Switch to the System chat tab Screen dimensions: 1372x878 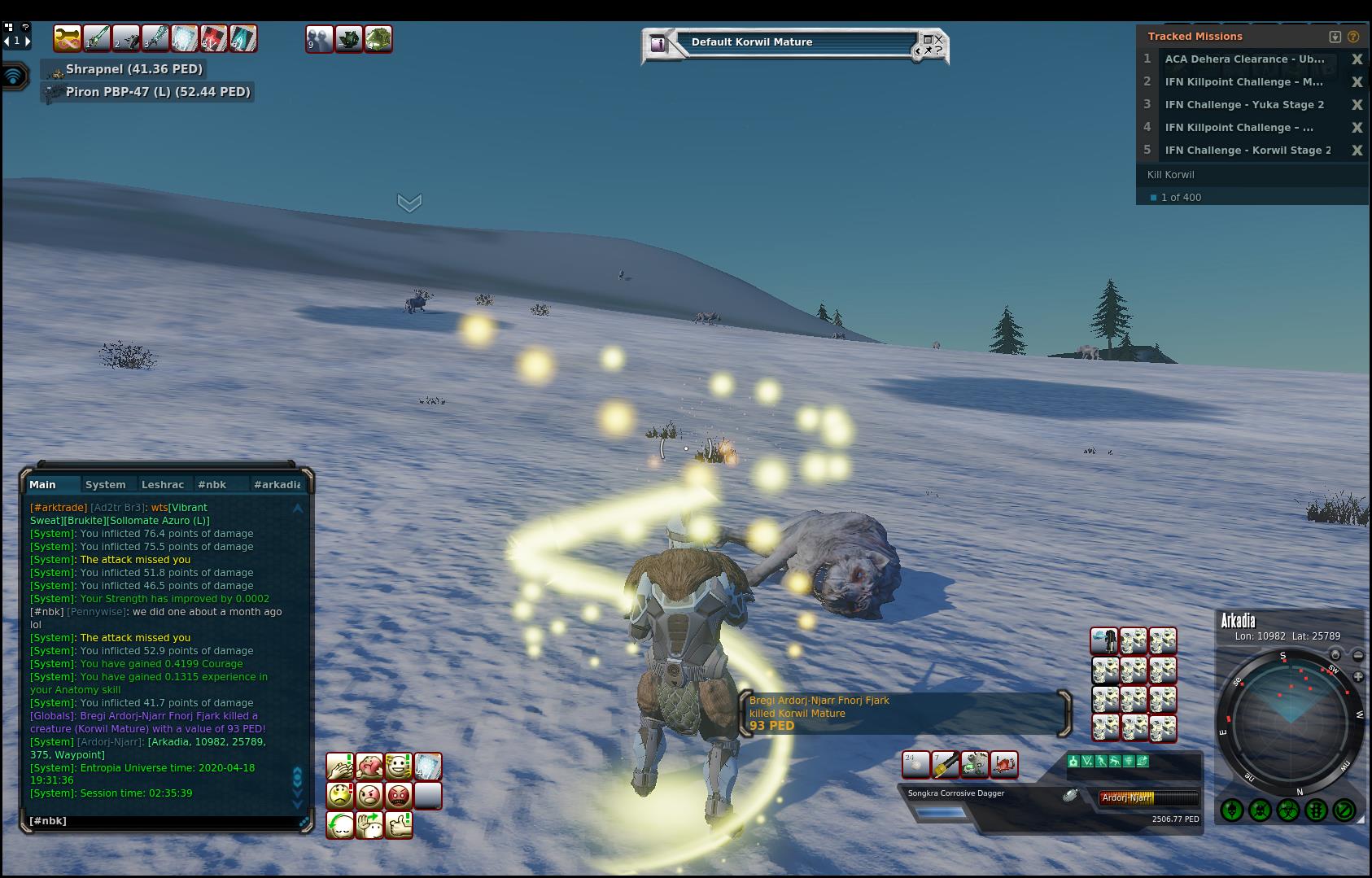pyautogui.click(x=106, y=484)
